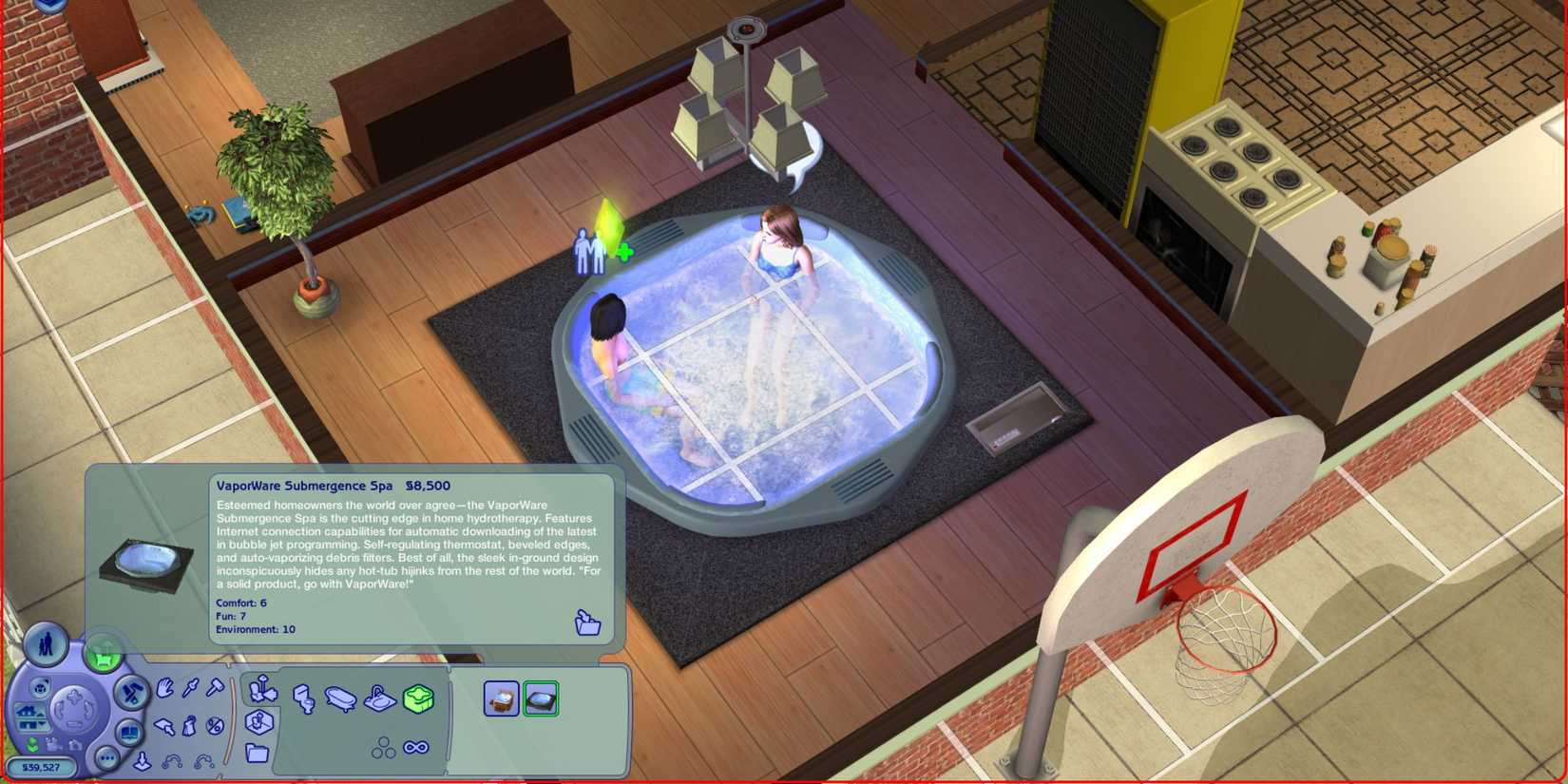Go down one floor level
The height and width of the screenshot is (784, 1568).
coord(30,723)
